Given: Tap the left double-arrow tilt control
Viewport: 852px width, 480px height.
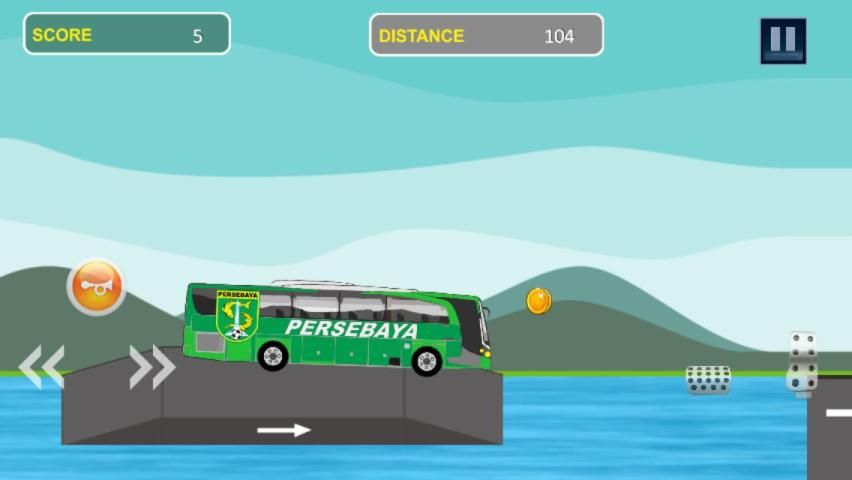Looking at the screenshot, I should point(42,367).
